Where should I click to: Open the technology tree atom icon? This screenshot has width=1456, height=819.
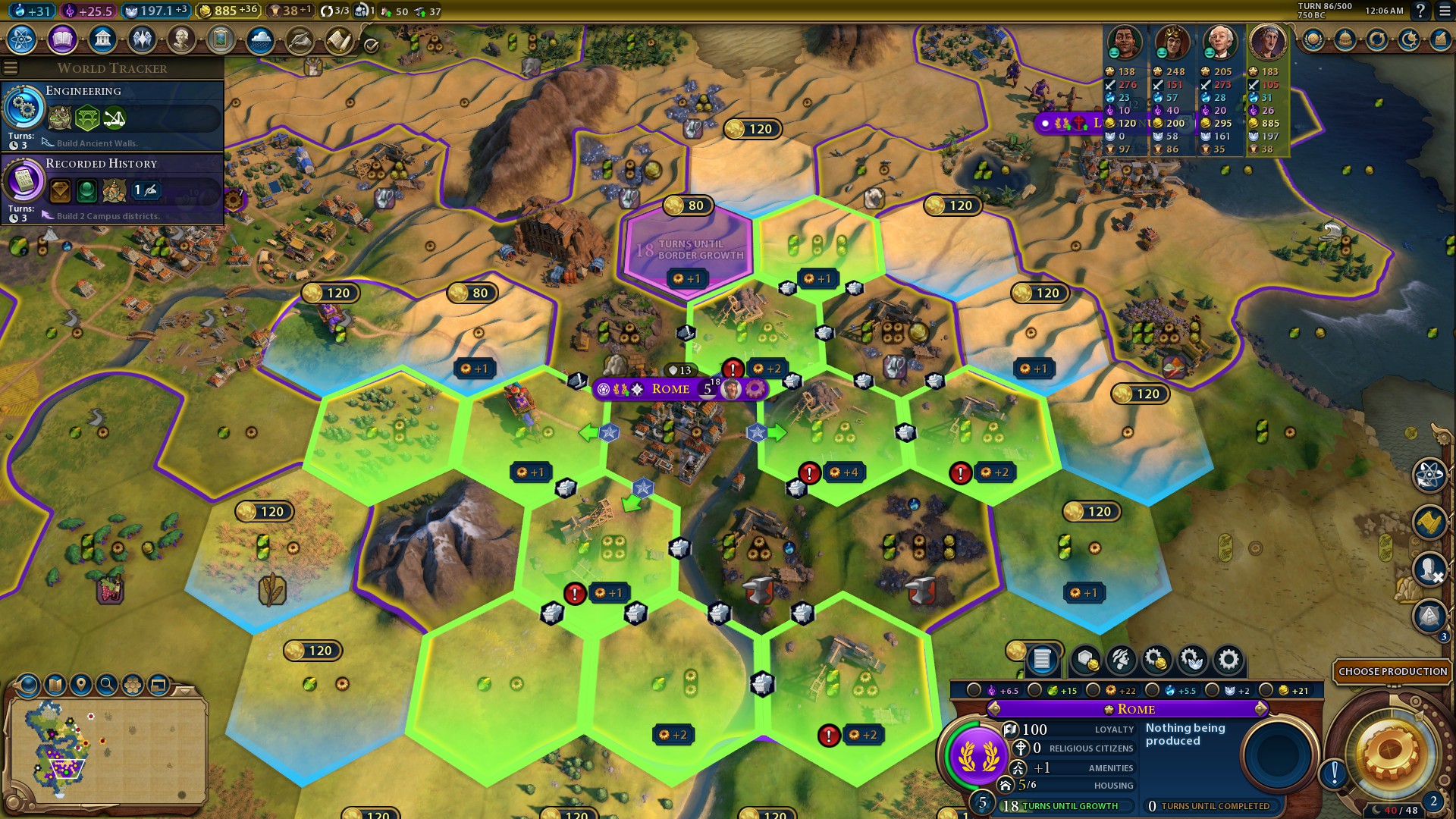click(x=22, y=39)
